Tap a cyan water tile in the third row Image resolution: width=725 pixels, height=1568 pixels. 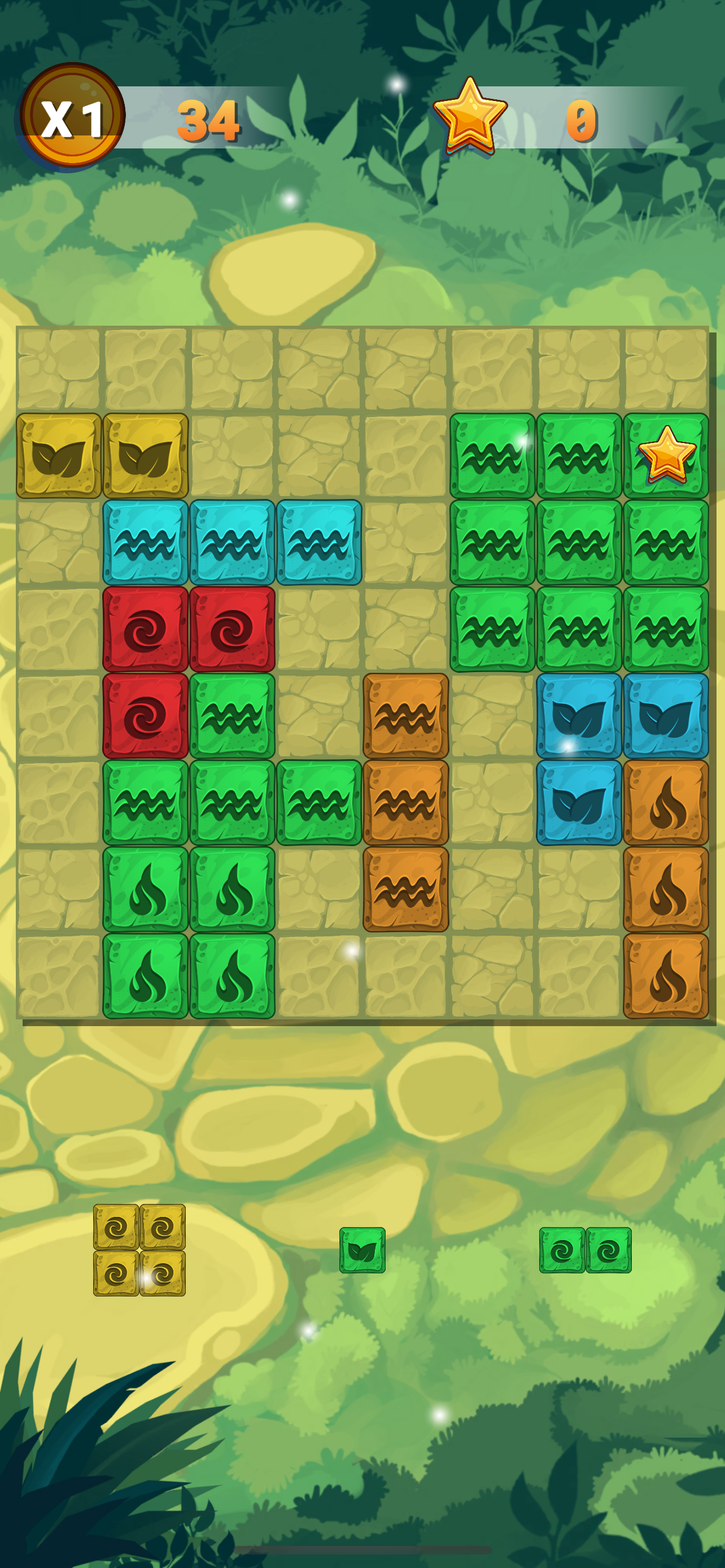click(146, 545)
